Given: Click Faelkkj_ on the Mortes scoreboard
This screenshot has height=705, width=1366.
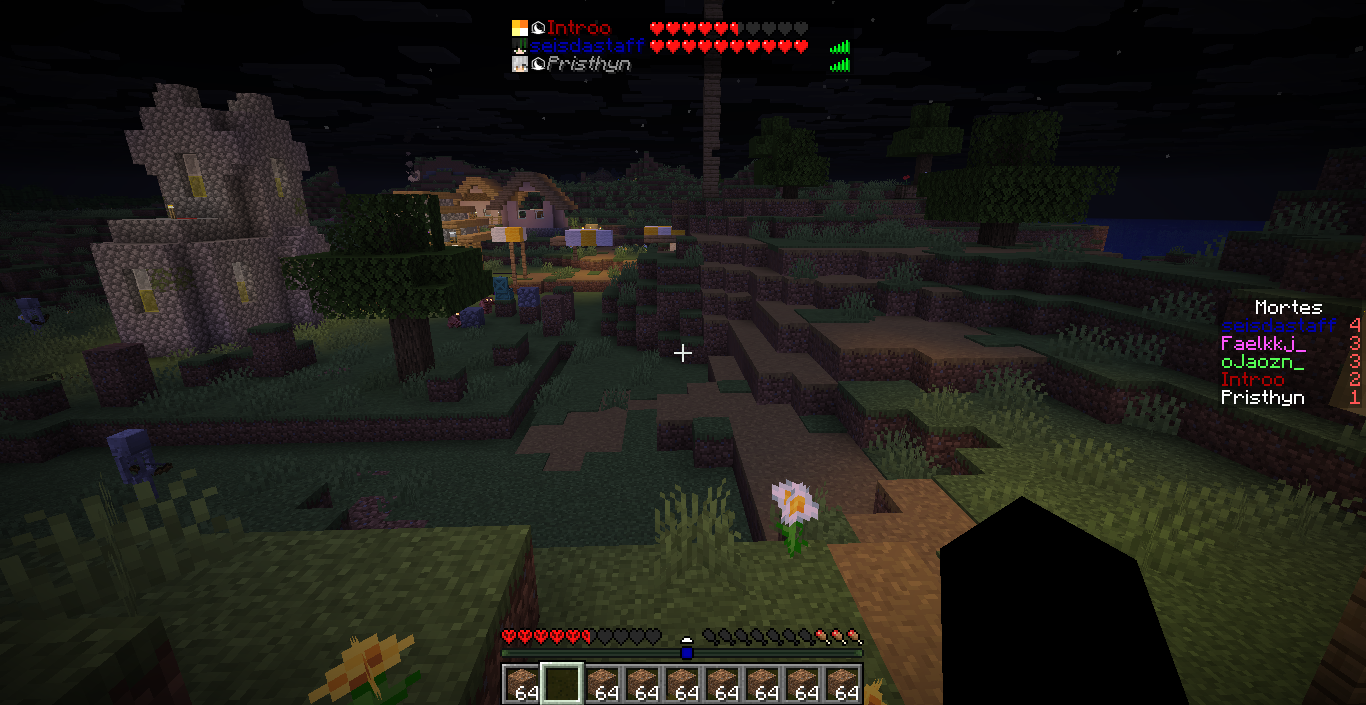Looking at the screenshot, I should (1262, 343).
